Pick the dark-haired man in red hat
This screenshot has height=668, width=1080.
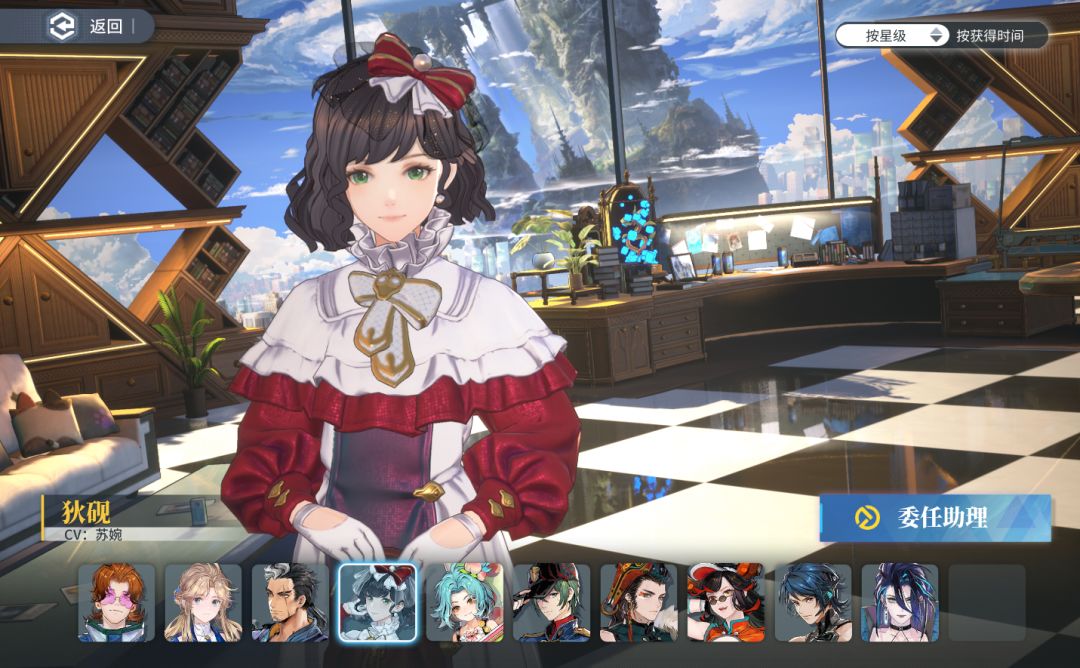click(x=638, y=602)
